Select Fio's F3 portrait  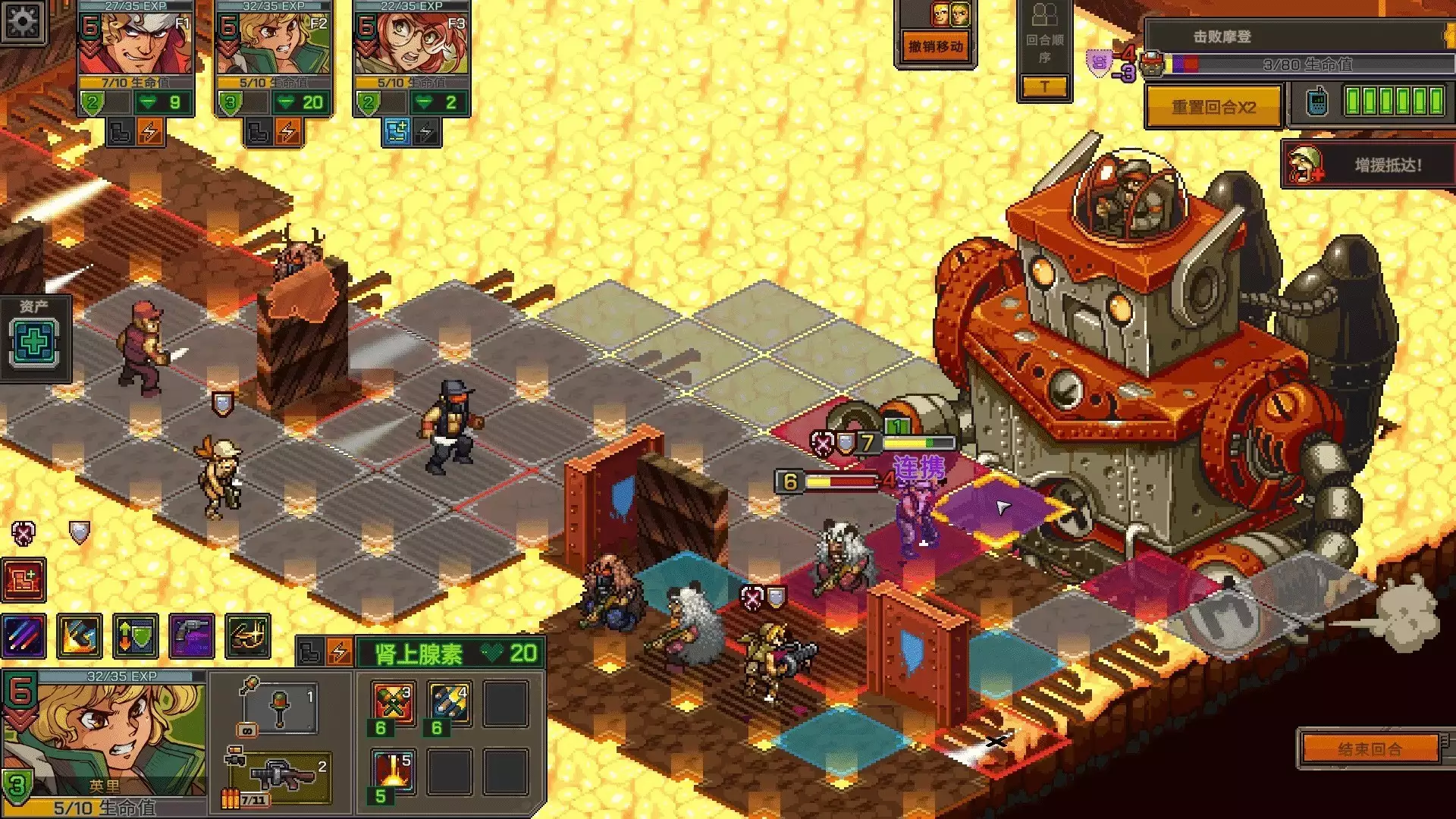(x=412, y=45)
